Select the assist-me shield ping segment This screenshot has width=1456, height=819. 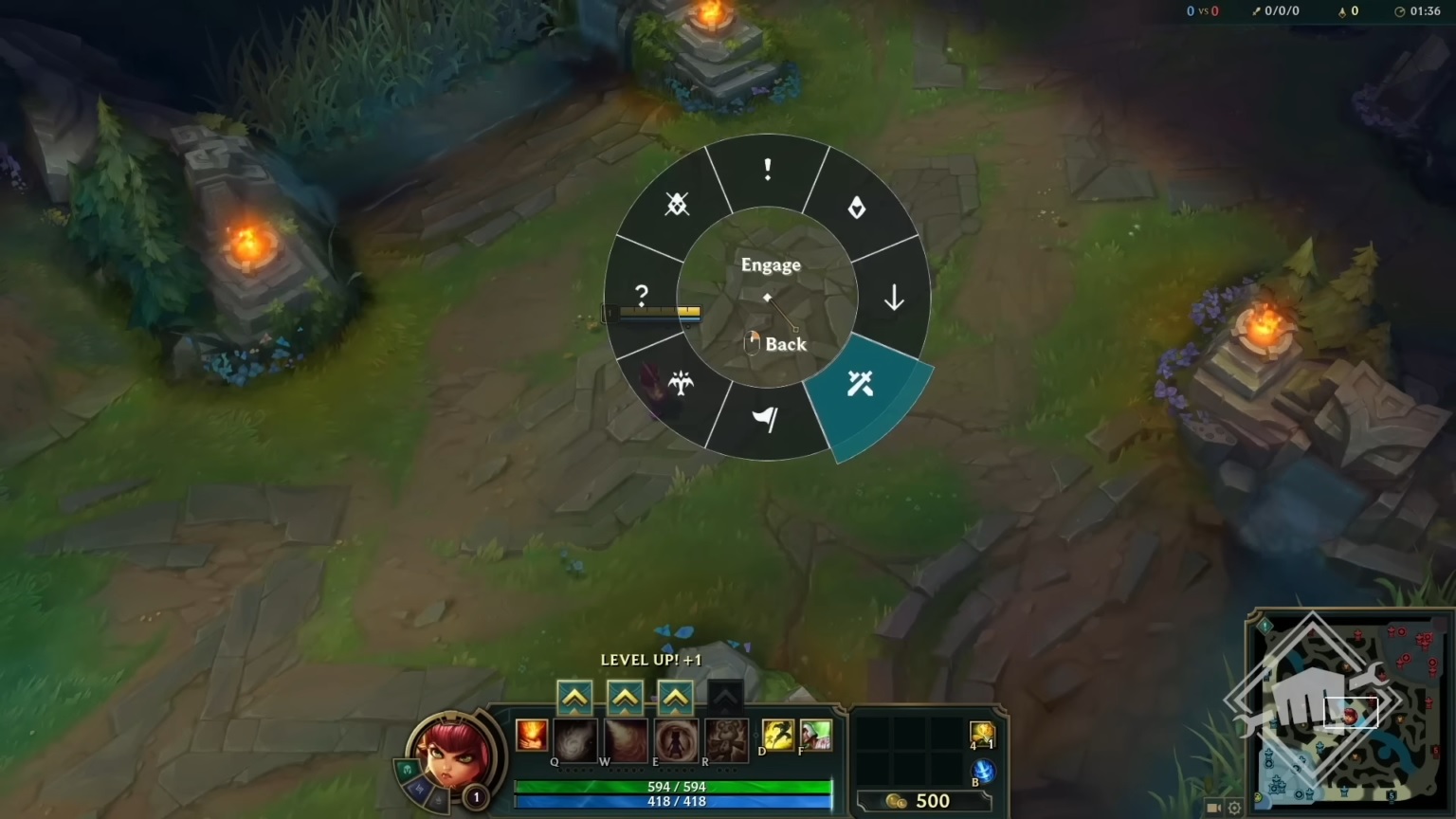pos(858,209)
